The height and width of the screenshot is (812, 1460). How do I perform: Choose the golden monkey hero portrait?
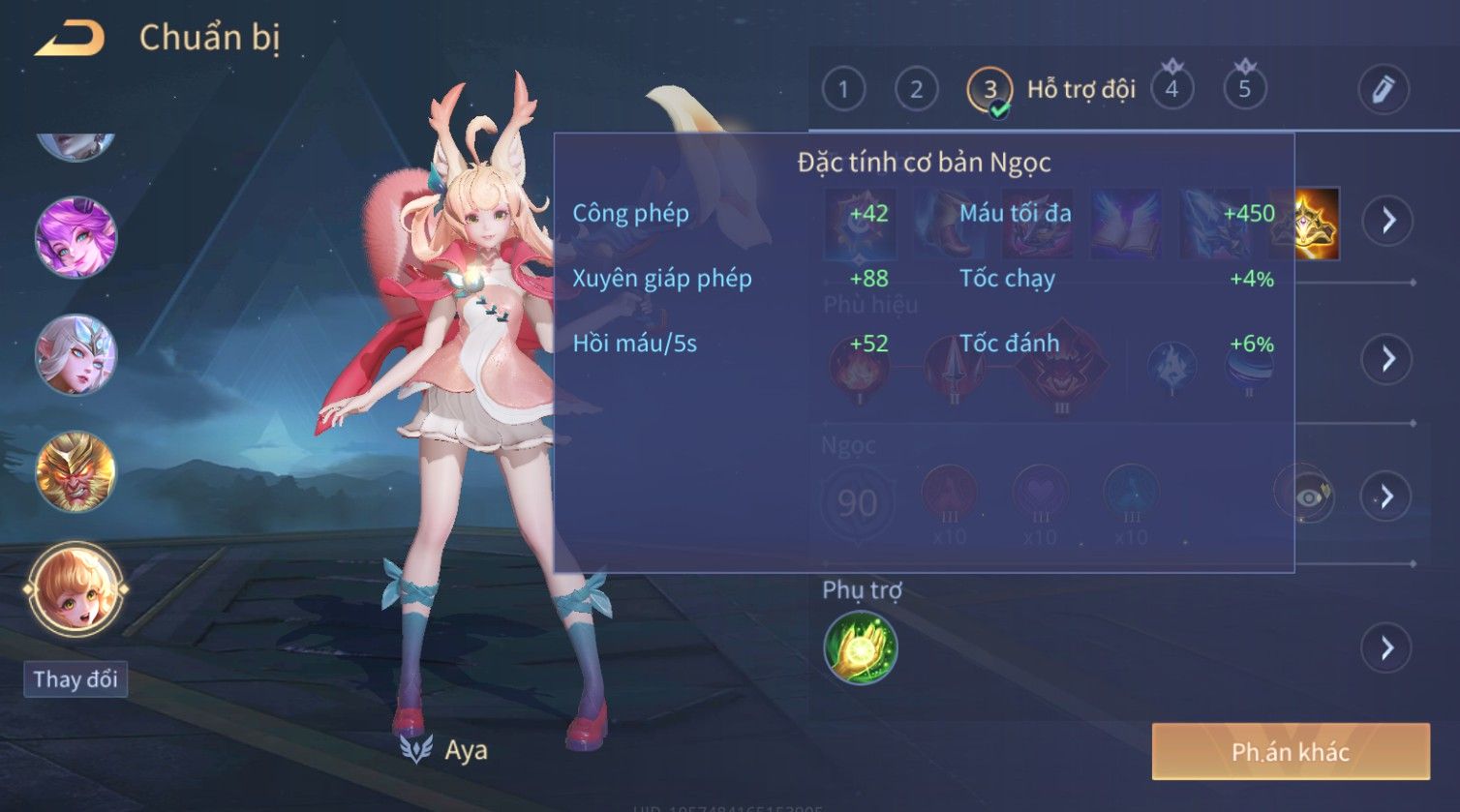pos(76,471)
